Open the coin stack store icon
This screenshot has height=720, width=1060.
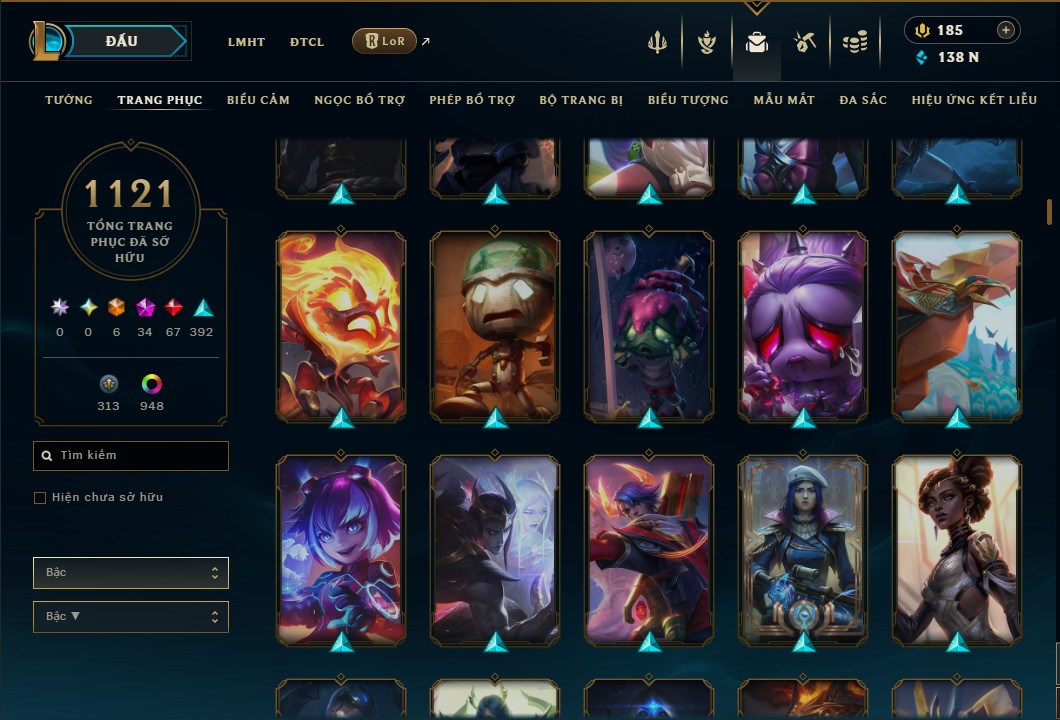854,42
